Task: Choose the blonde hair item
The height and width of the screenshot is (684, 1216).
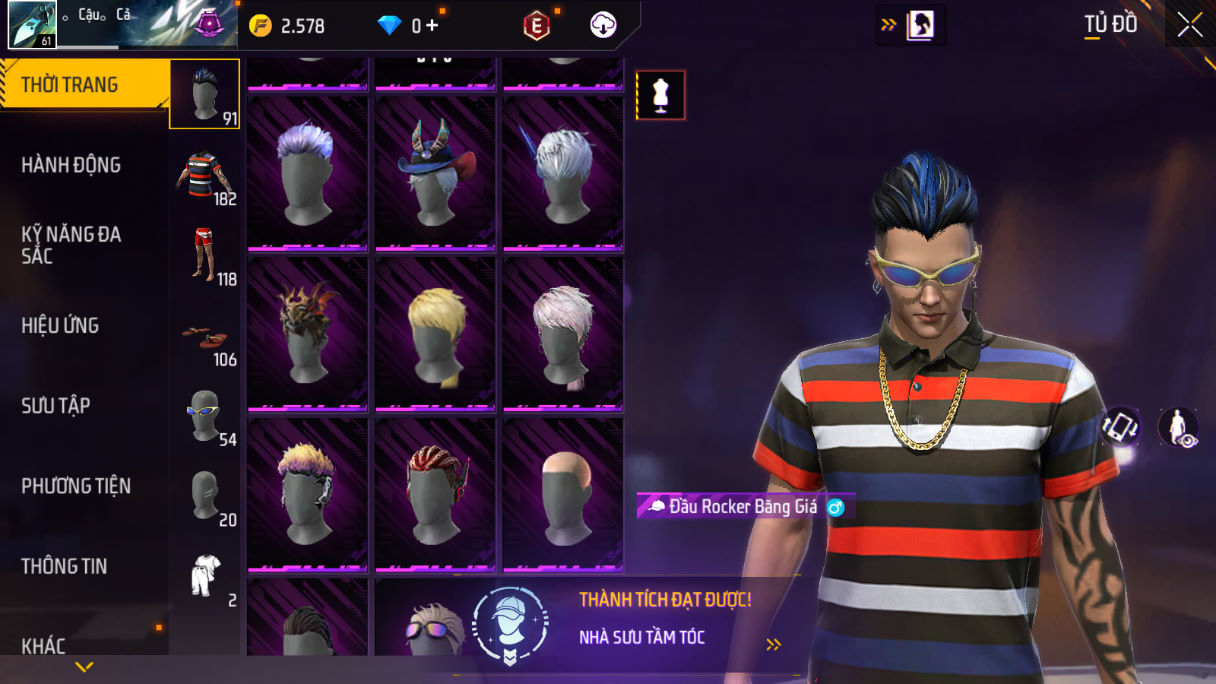Action: click(435, 333)
